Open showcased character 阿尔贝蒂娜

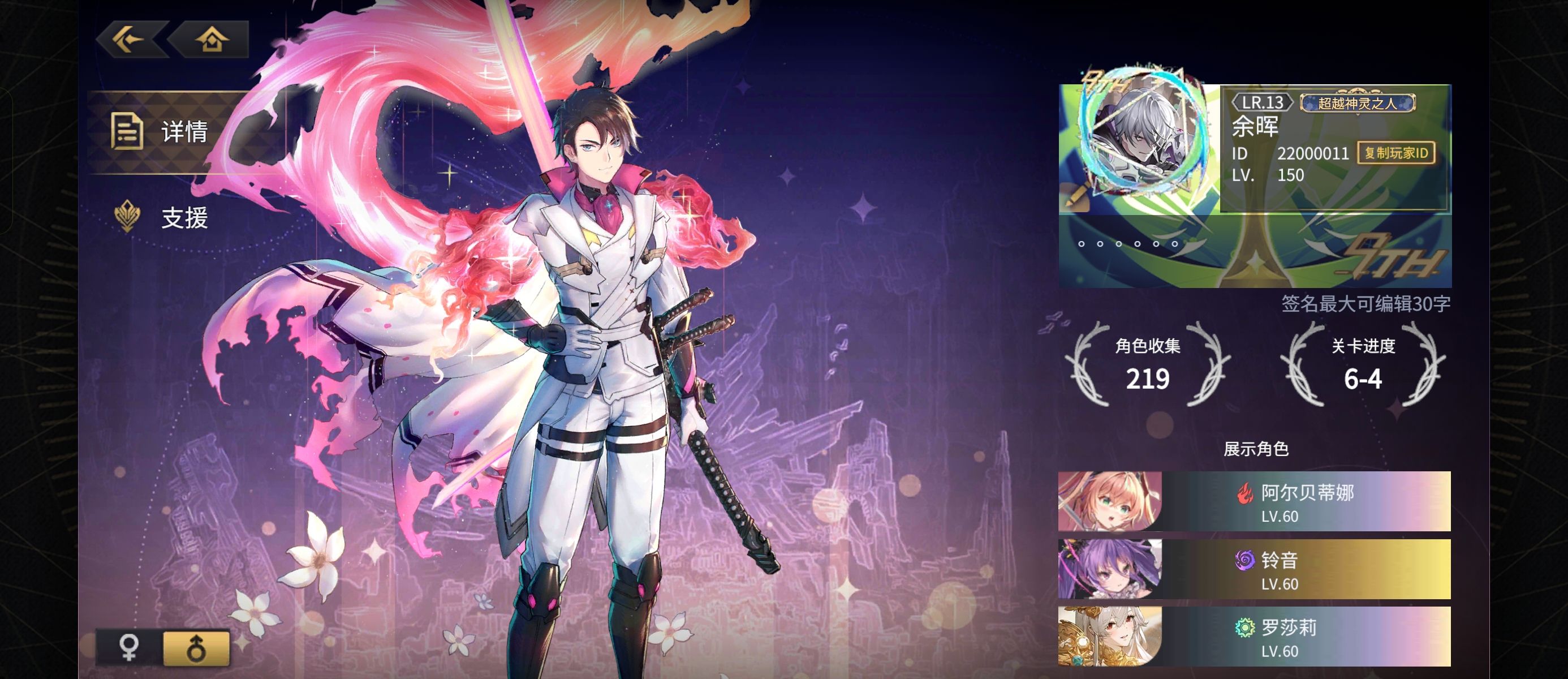point(1254,502)
